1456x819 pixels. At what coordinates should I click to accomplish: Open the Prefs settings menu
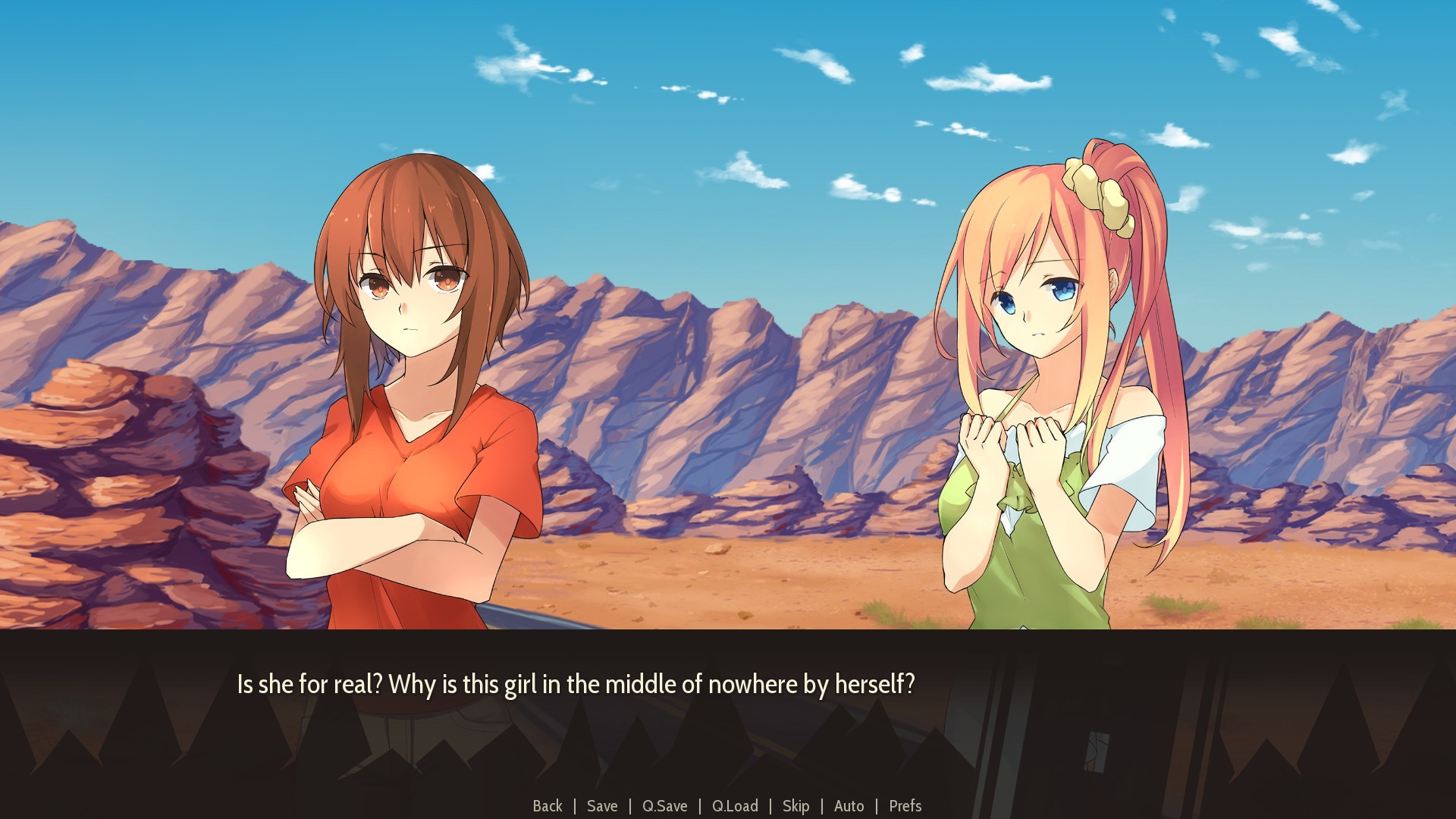tap(905, 806)
